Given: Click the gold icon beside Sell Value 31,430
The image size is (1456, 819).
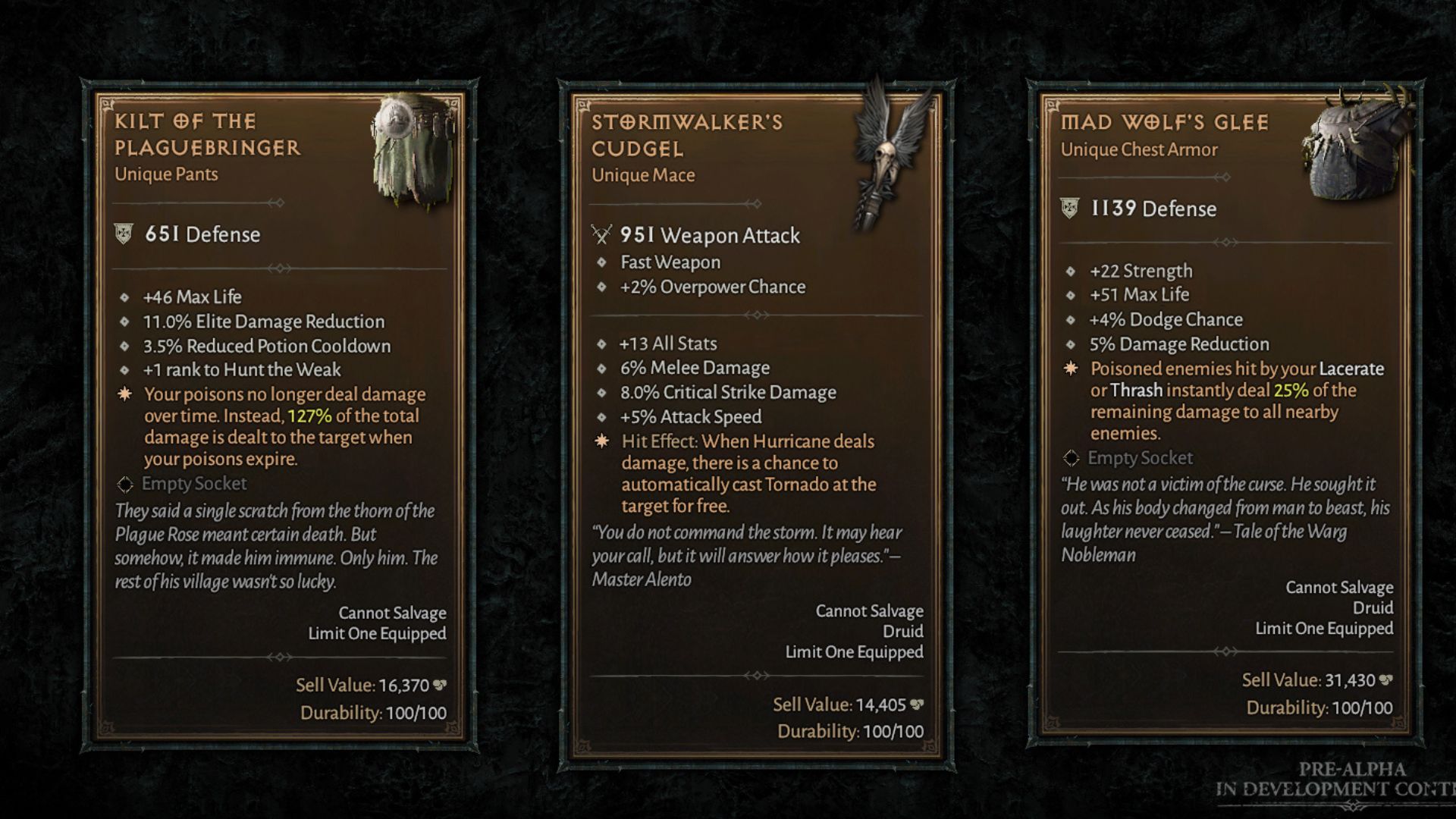Looking at the screenshot, I should [1386, 680].
